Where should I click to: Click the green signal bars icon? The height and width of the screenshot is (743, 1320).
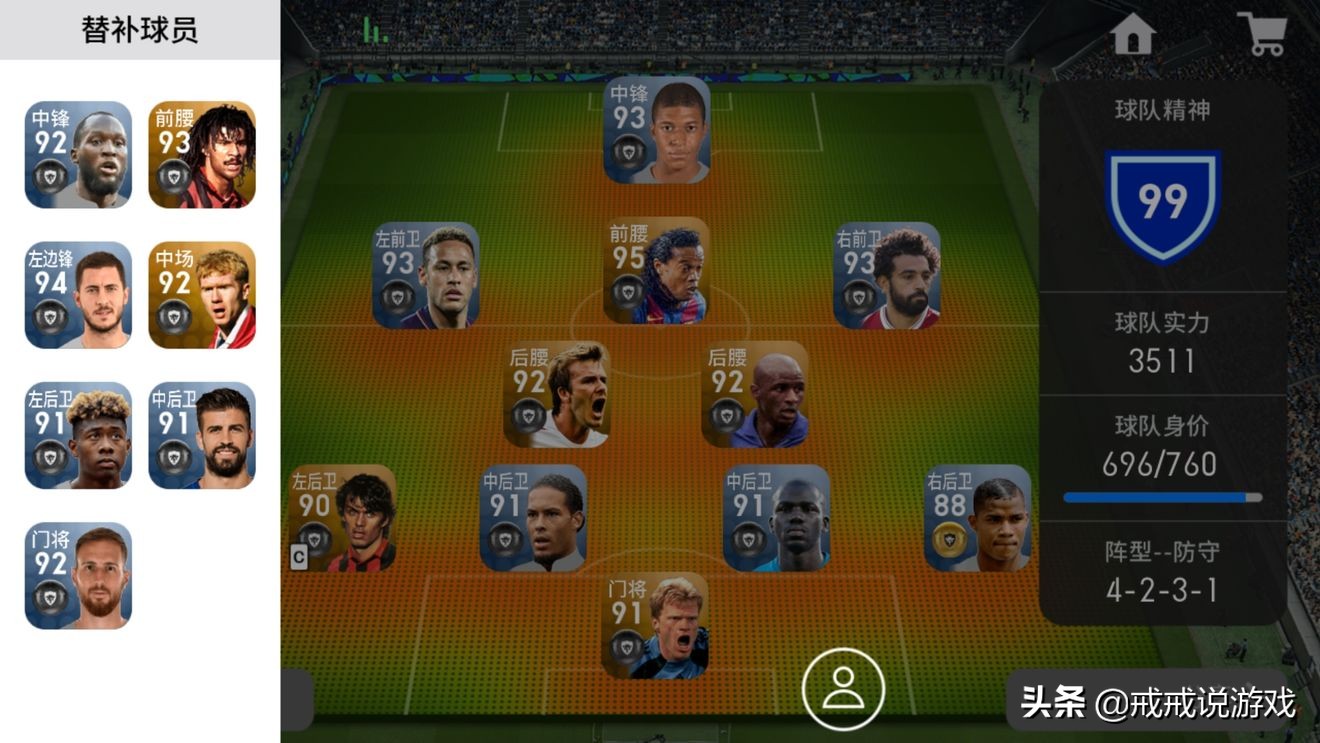pos(375,31)
